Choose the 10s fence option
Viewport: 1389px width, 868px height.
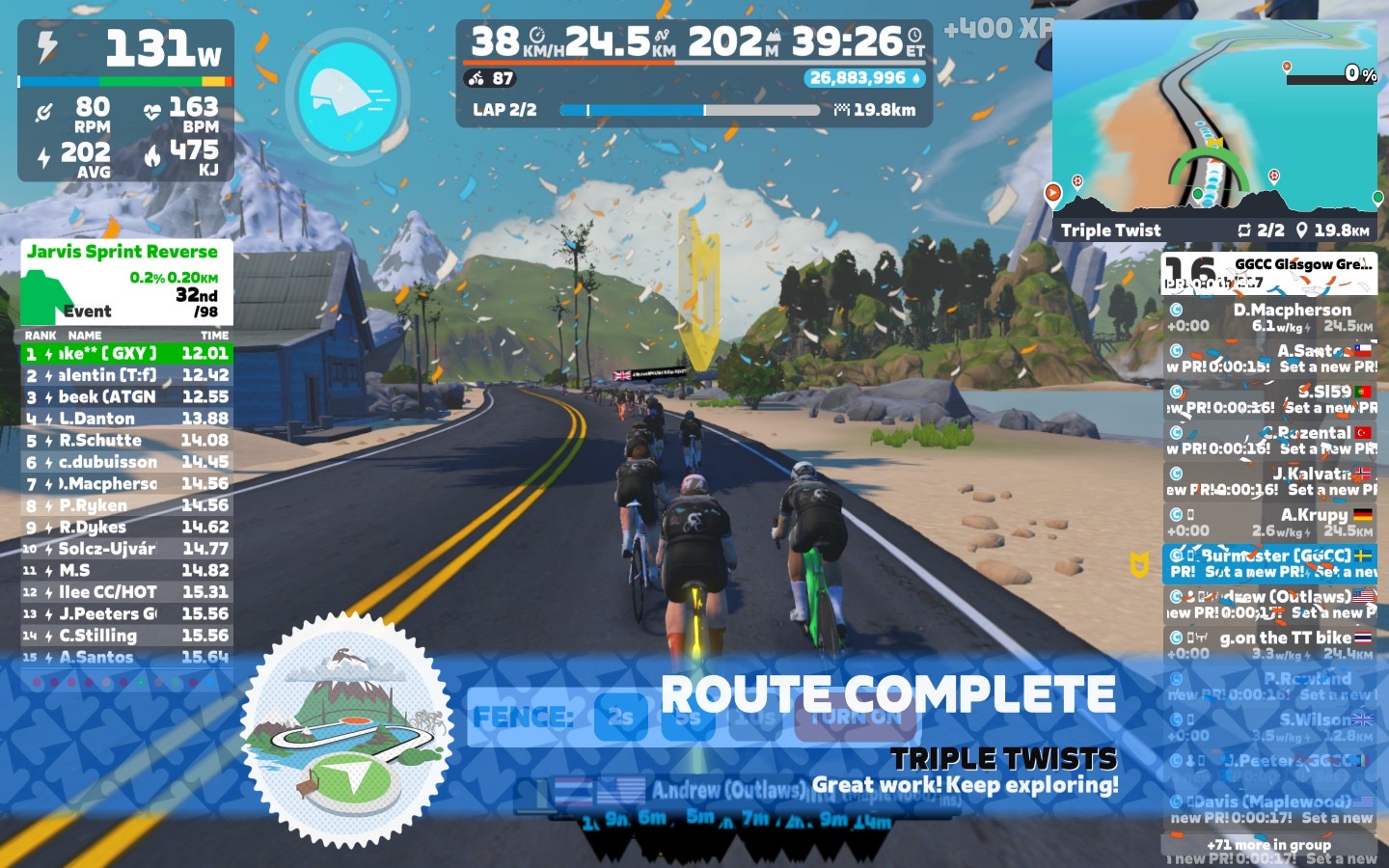click(x=754, y=717)
